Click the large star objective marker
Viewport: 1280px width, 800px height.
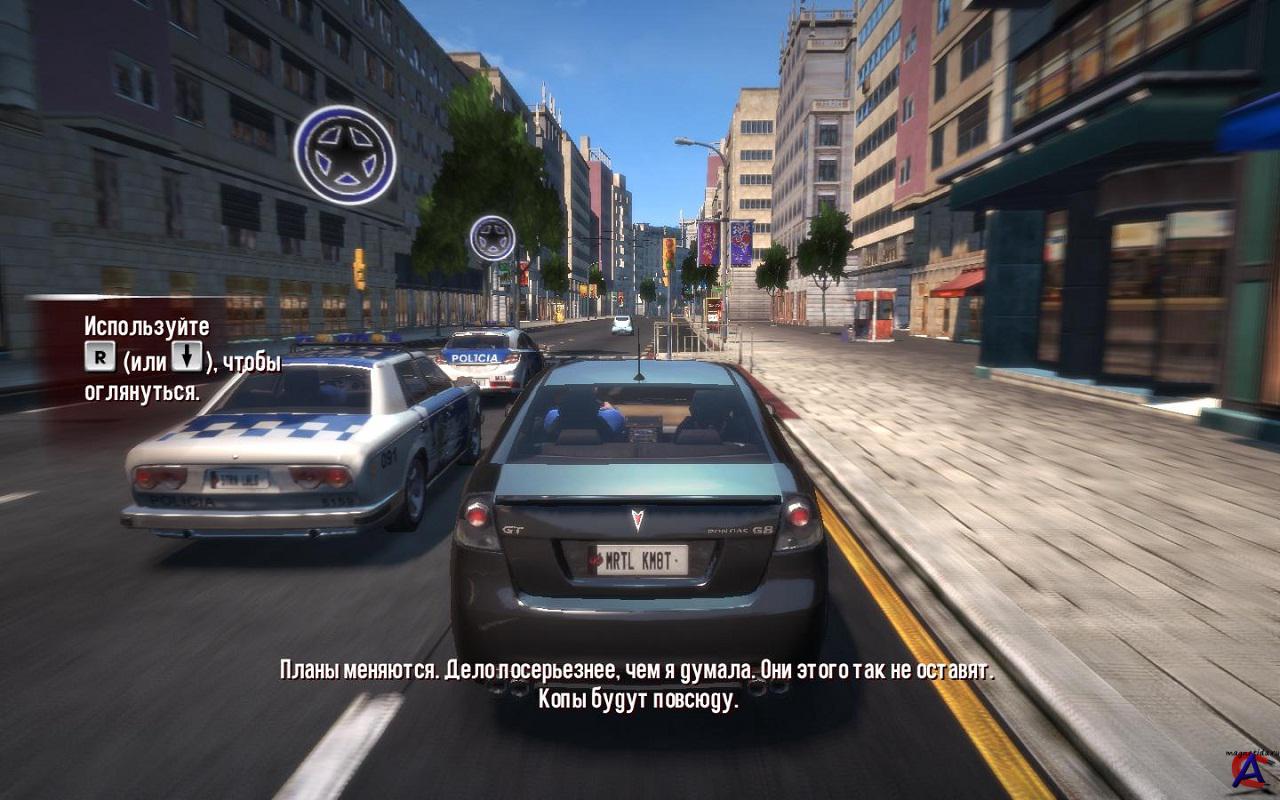click(345, 155)
